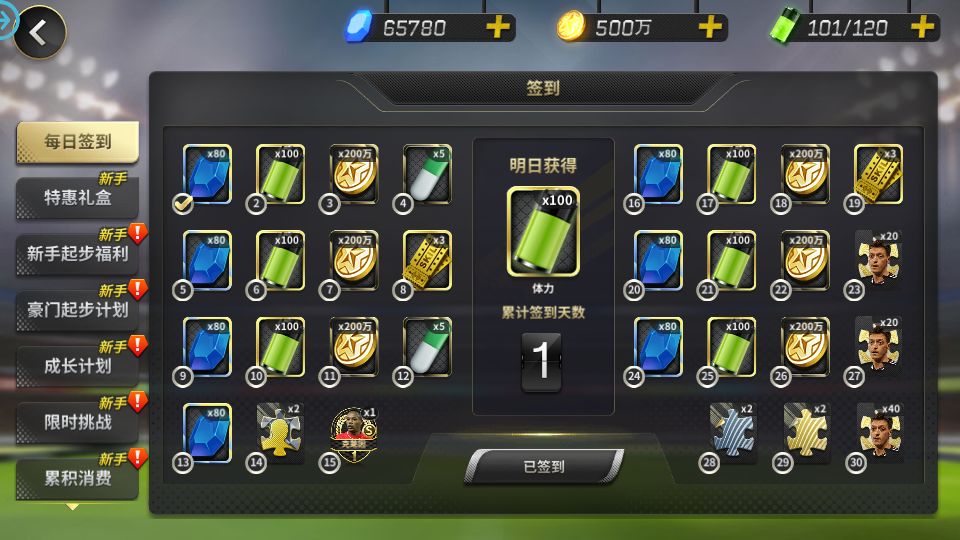Choose day 4 green capsule reward

[427, 173]
